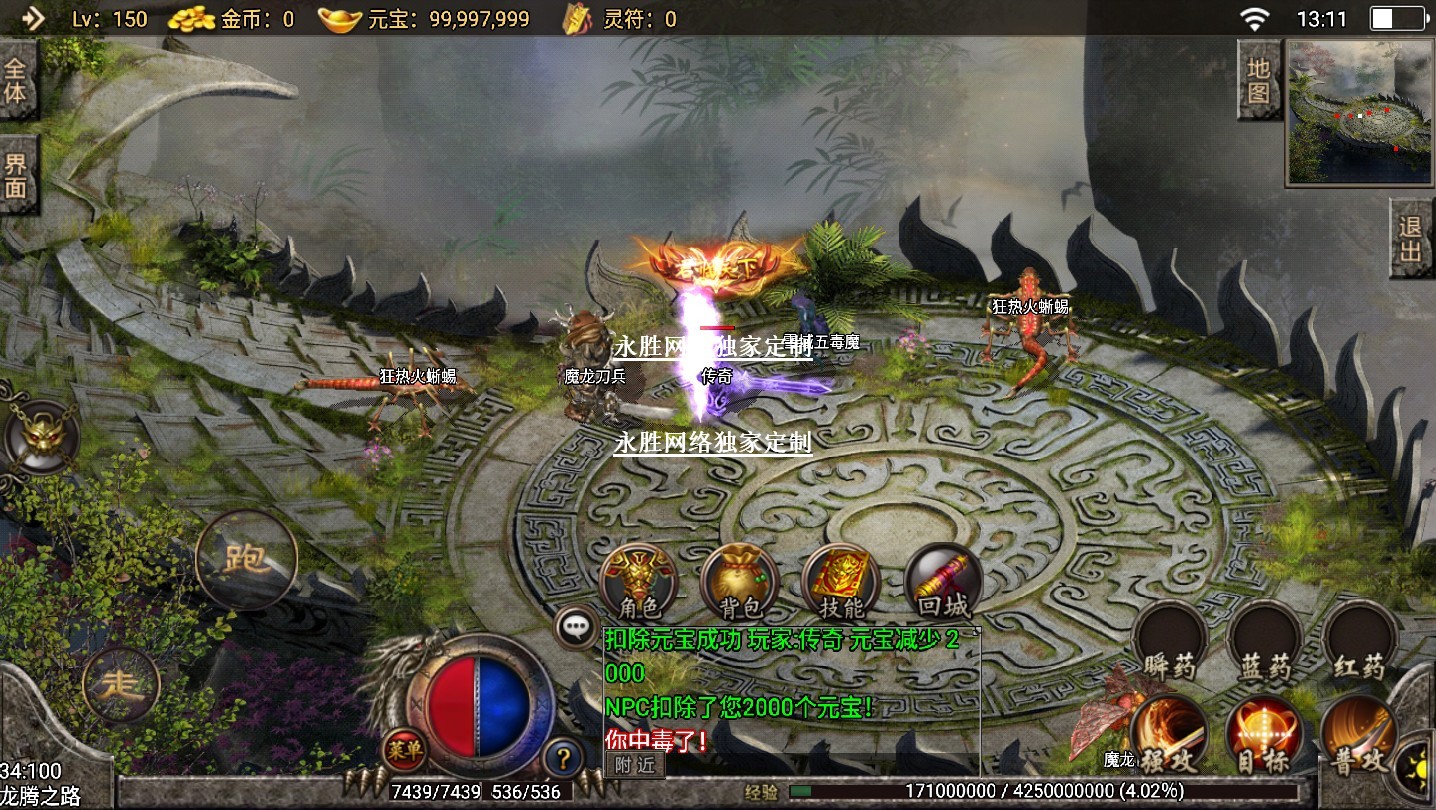Image resolution: width=1436 pixels, height=810 pixels.
Task: Open the chat speech bubble icon
Action: (575, 627)
